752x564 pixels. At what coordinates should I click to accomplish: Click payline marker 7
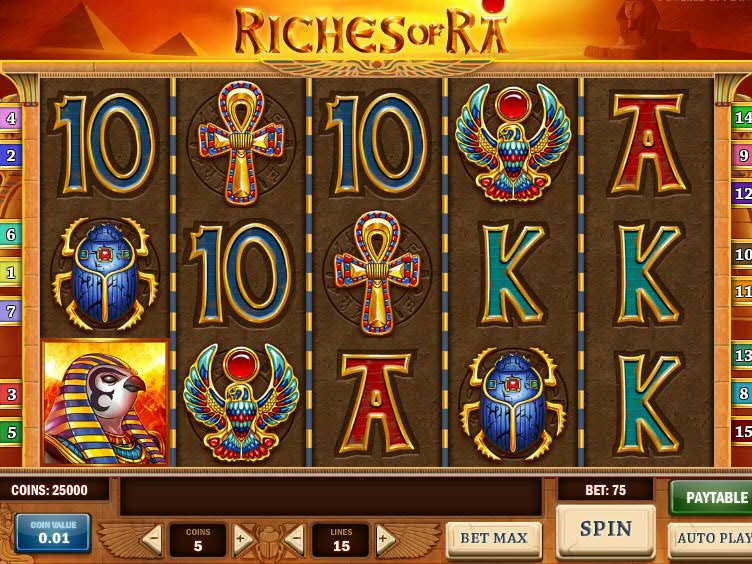[11, 311]
